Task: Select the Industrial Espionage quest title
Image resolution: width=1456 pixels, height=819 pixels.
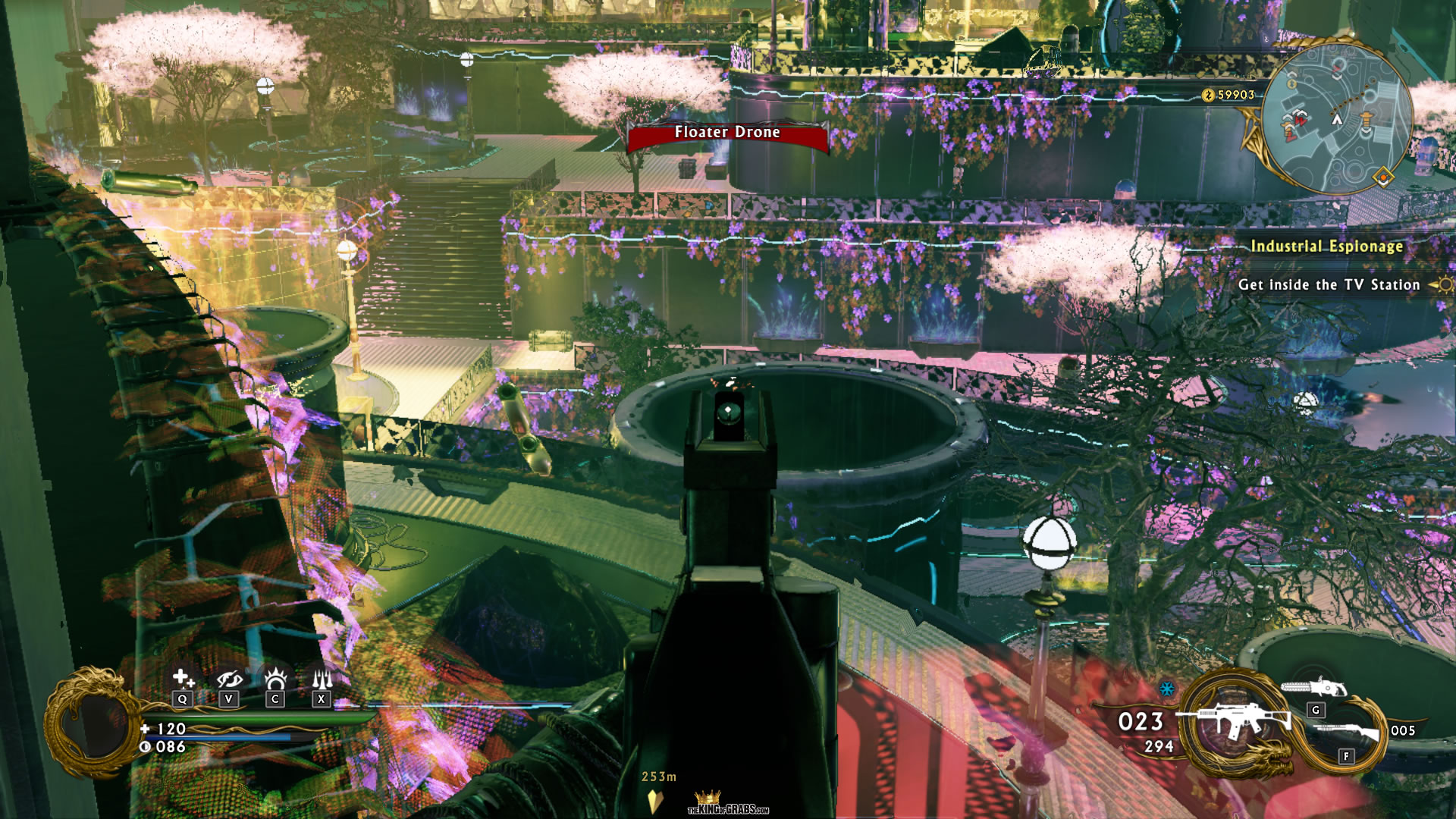Action: [x=1326, y=246]
